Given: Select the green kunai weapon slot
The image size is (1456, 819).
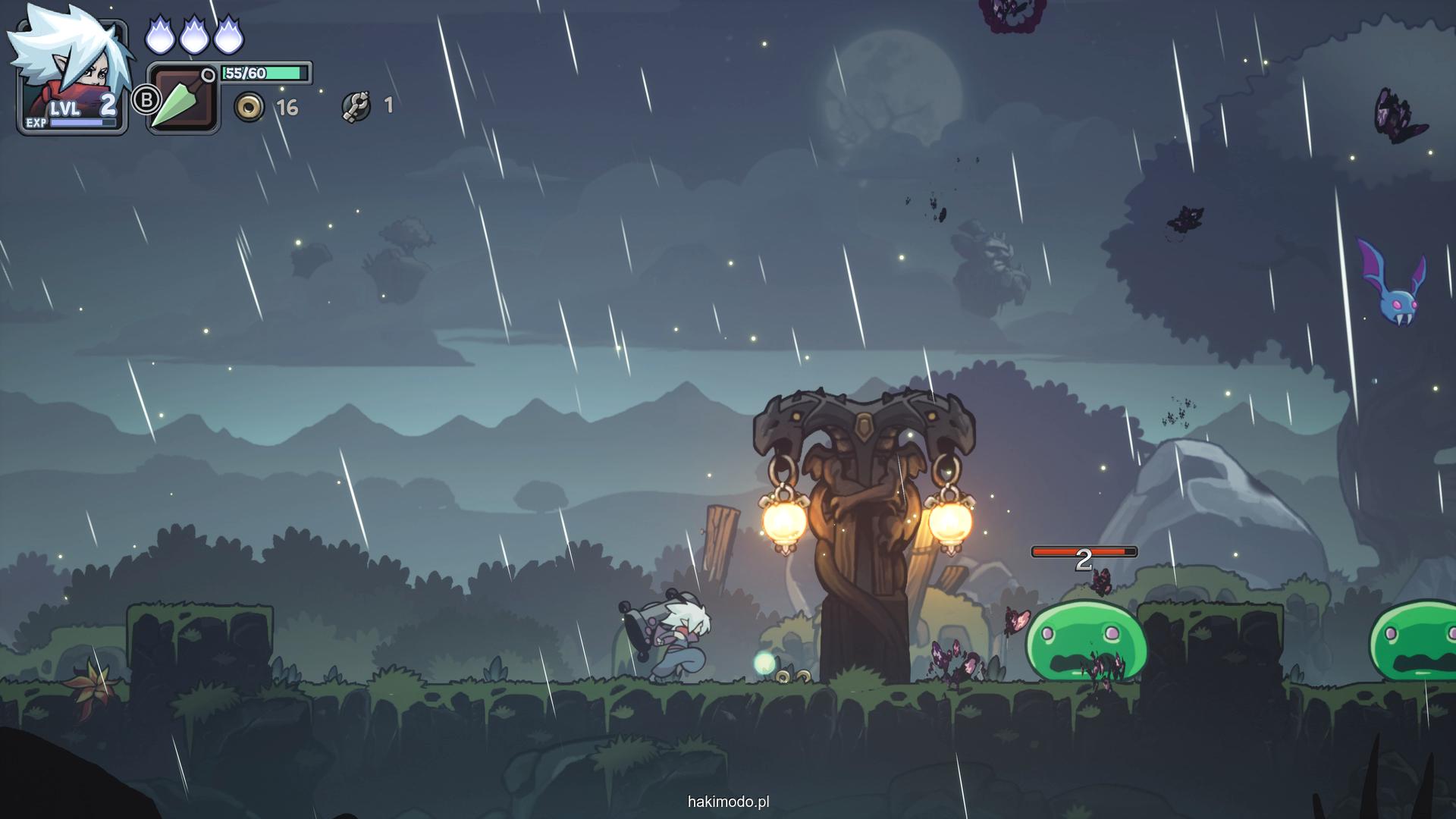Looking at the screenshot, I should pos(182,100).
